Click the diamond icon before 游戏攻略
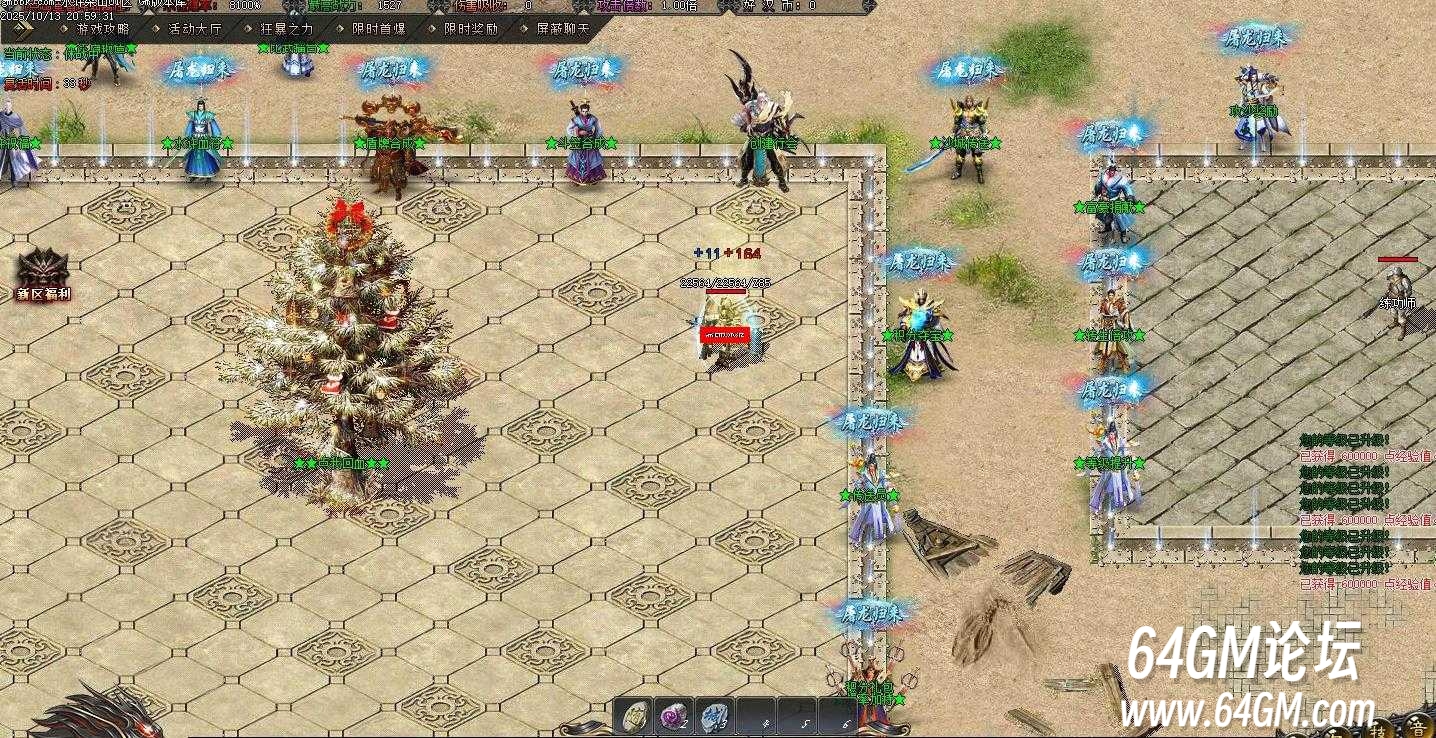This screenshot has width=1436, height=738. tap(62, 31)
